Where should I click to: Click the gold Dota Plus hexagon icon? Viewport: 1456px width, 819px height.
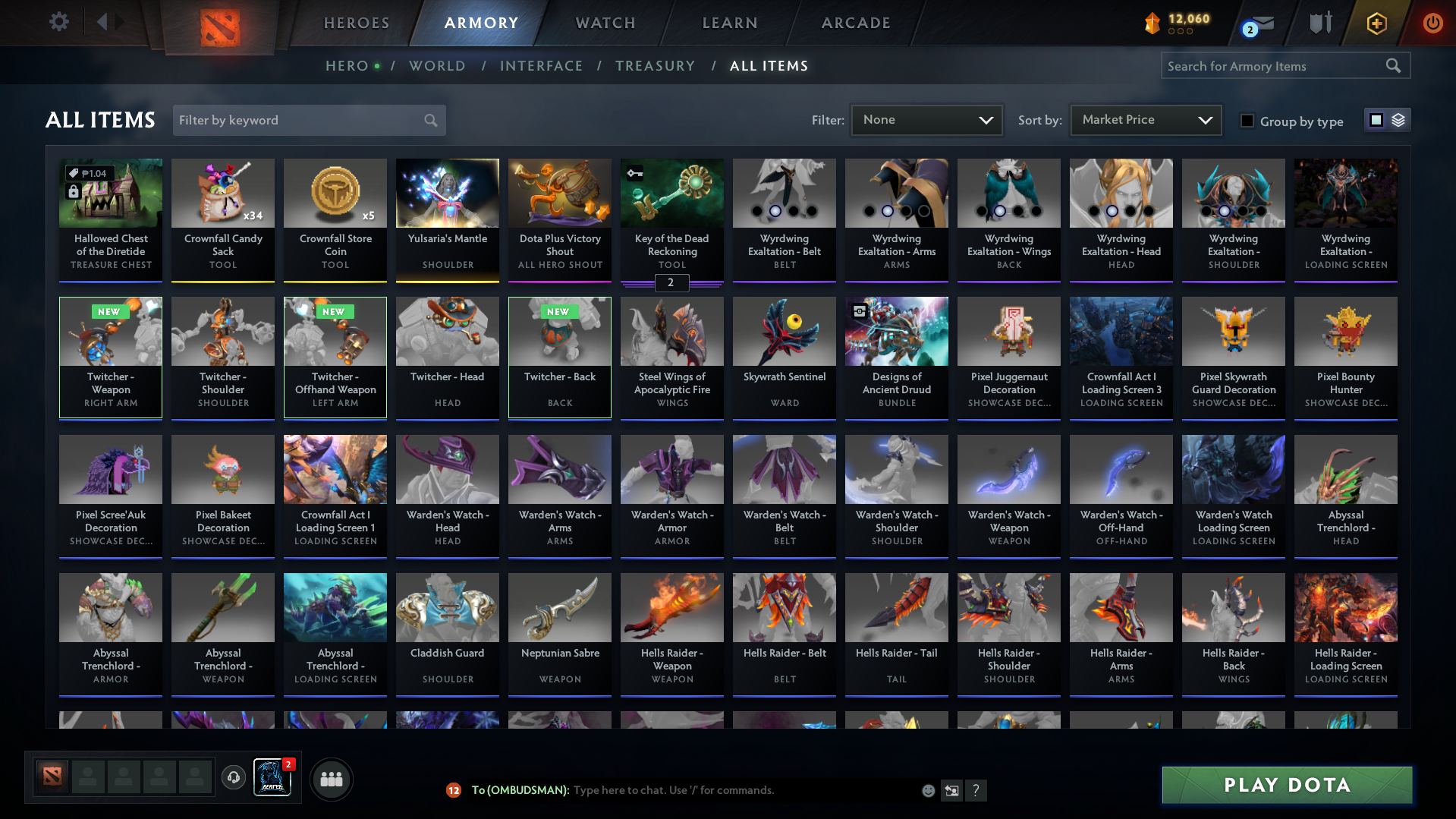(1376, 24)
